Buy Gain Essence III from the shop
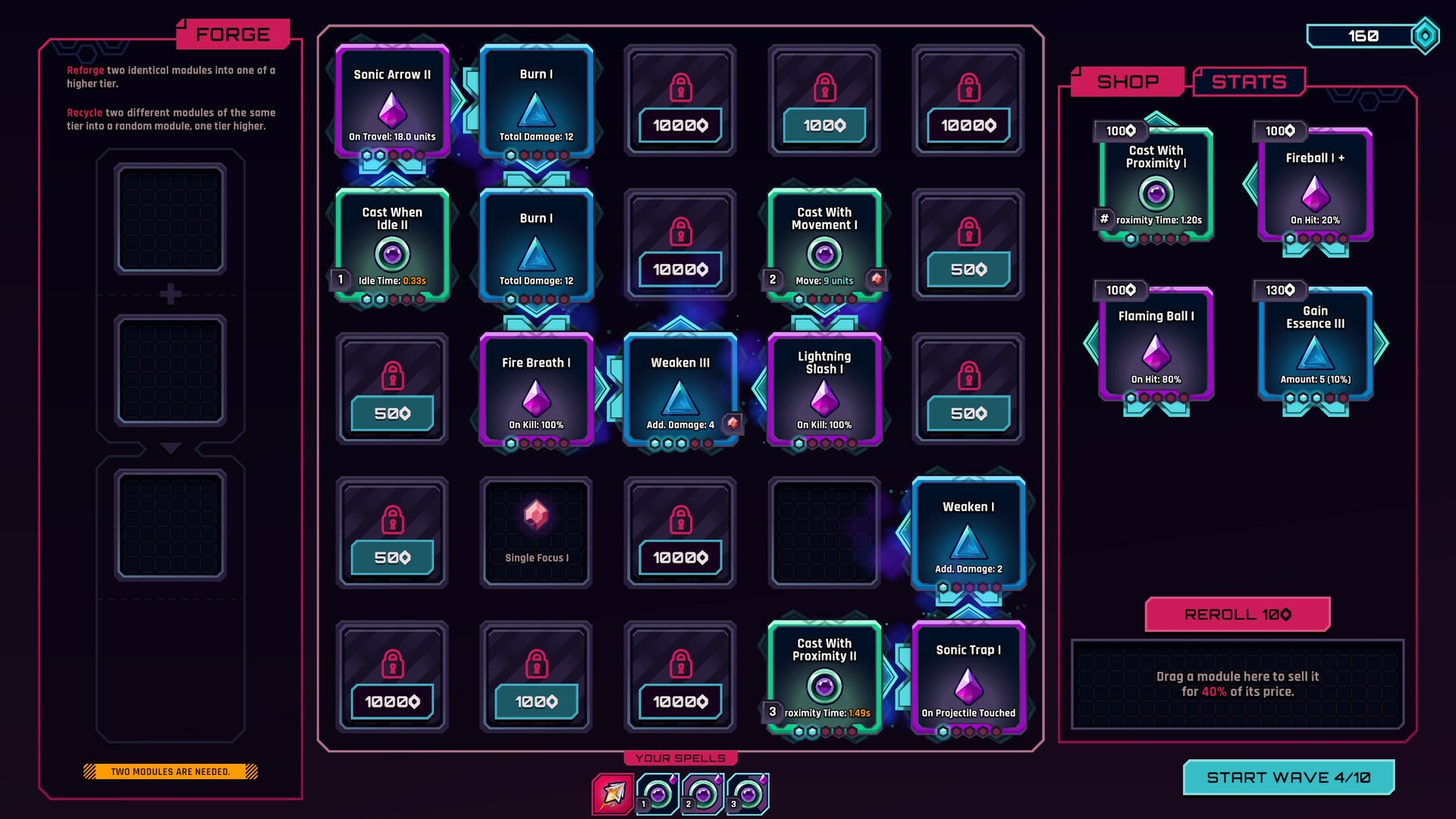Image resolution: width=1456 pixels, height=819 pixels. coord(1314,345)
